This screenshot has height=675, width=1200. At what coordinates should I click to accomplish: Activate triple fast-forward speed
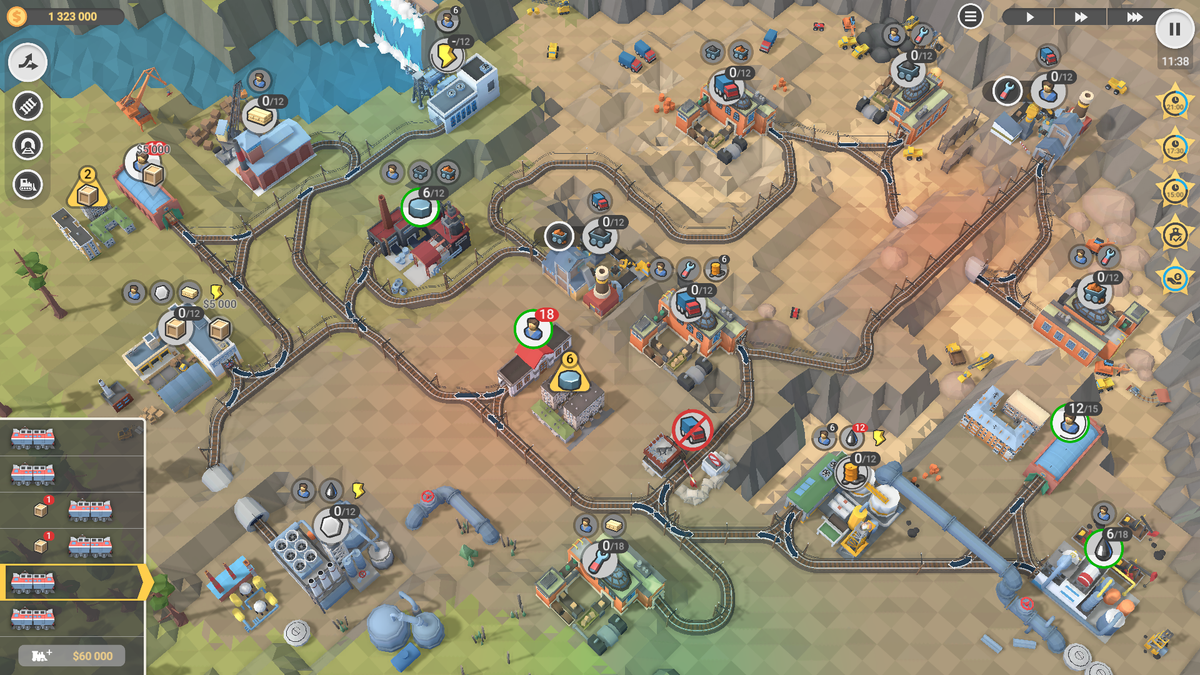pyautogui.click(x=1134, y=17)
